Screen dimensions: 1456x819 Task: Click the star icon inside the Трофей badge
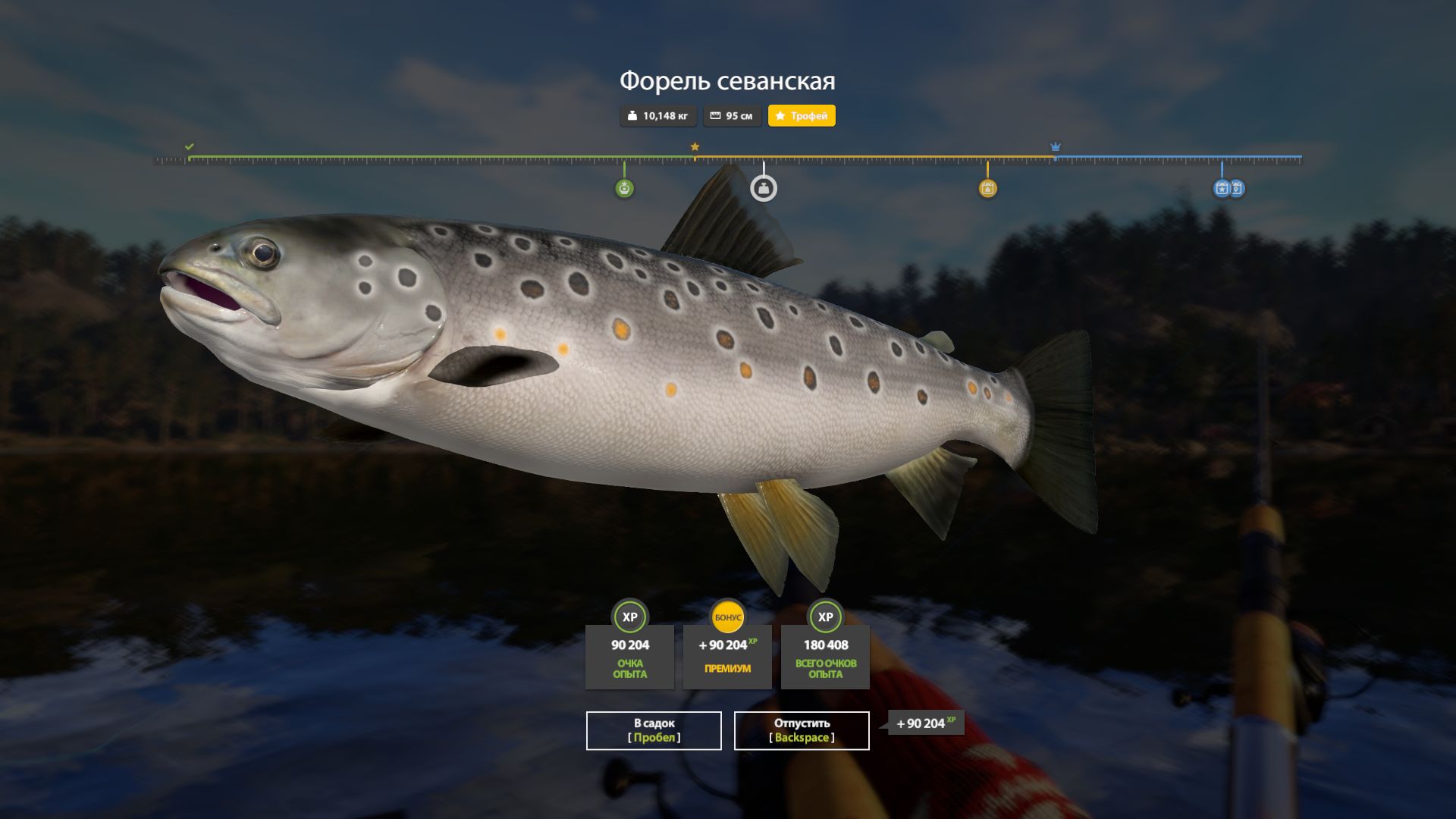tap(780, 115)
